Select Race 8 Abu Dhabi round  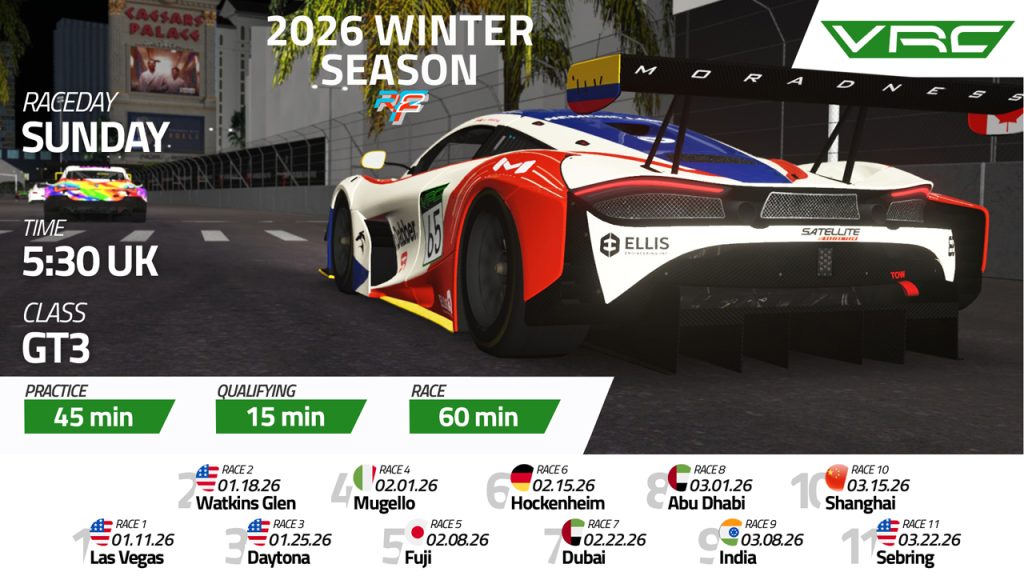tap(712, 487)
